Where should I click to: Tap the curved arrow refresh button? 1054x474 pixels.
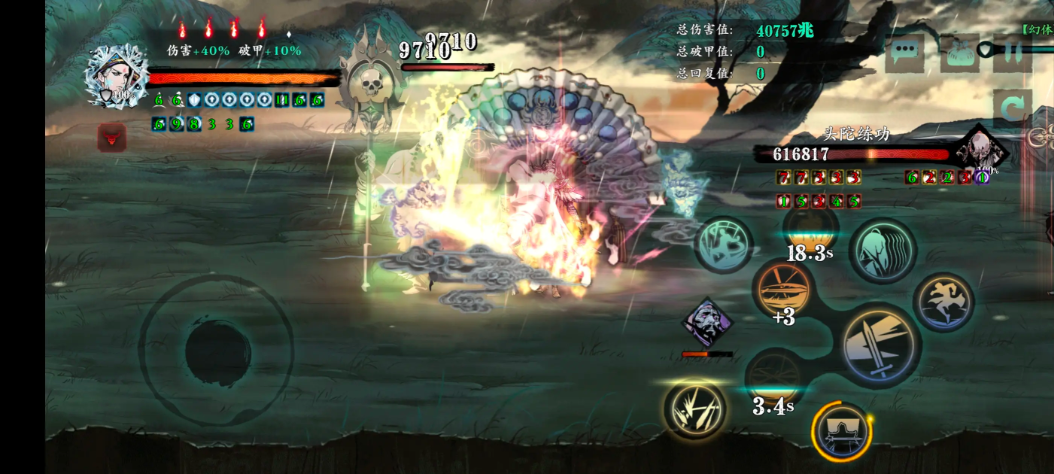click(1012, 107)
